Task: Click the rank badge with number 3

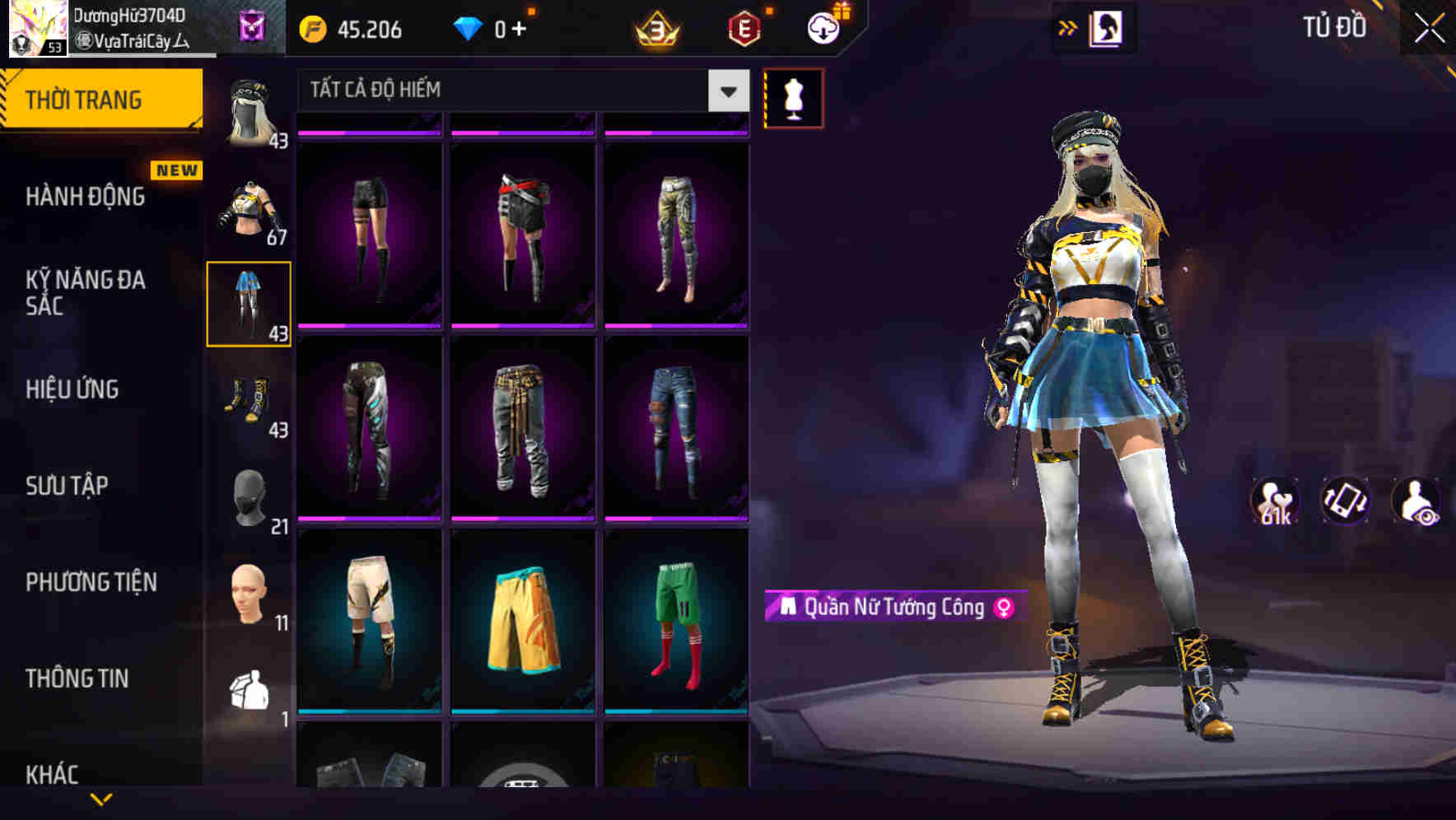Action: pyautogui.click(x=655, y=29)
